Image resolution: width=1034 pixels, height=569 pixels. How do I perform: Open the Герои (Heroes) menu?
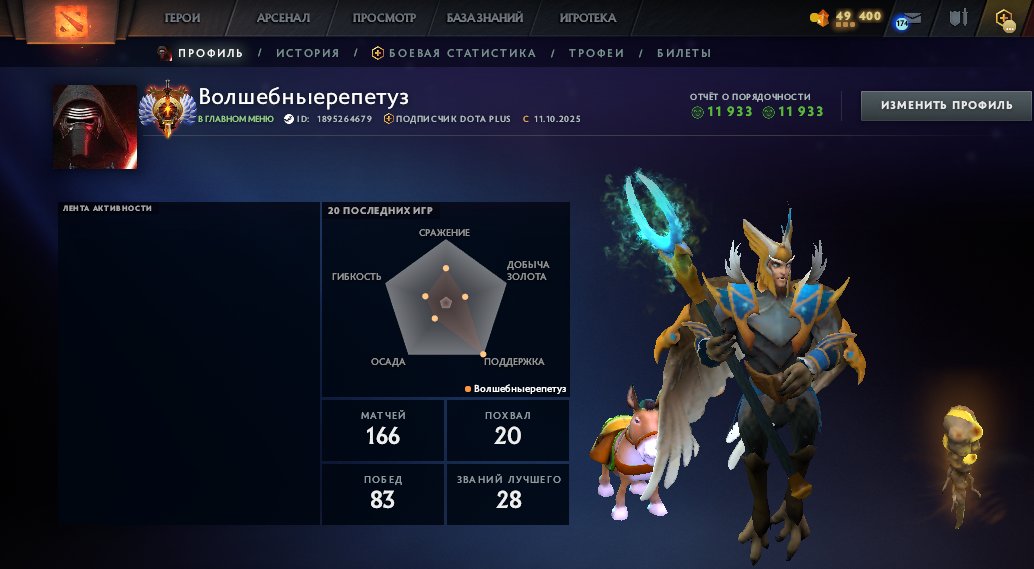pos(183,18)
